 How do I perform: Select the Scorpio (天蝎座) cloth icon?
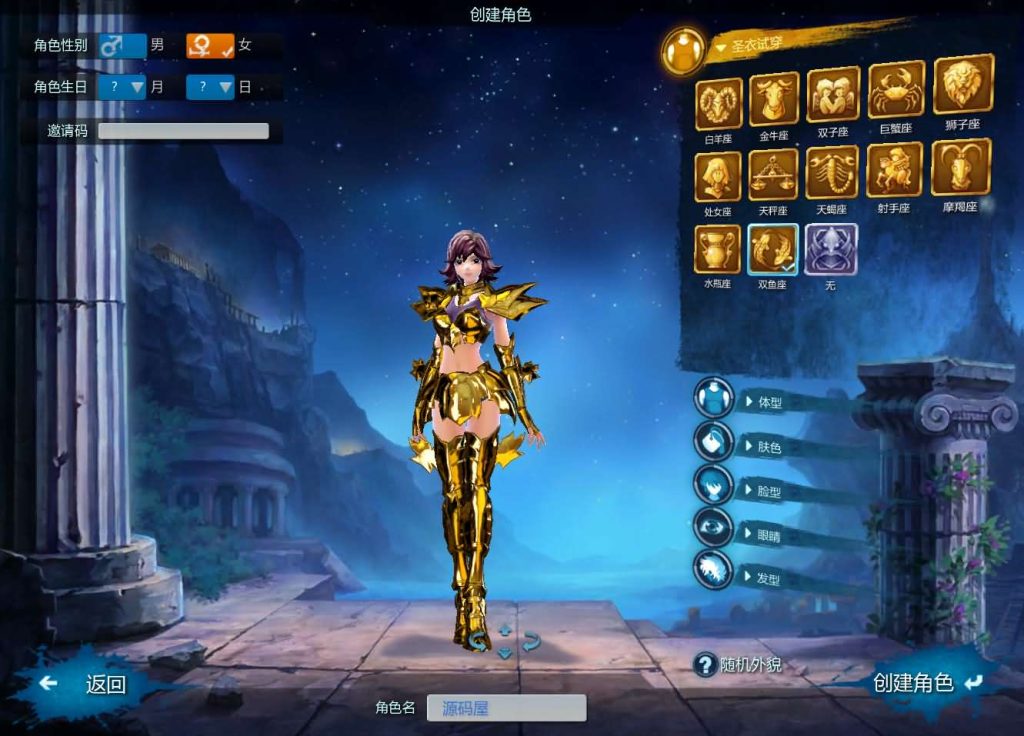(832, 172)
